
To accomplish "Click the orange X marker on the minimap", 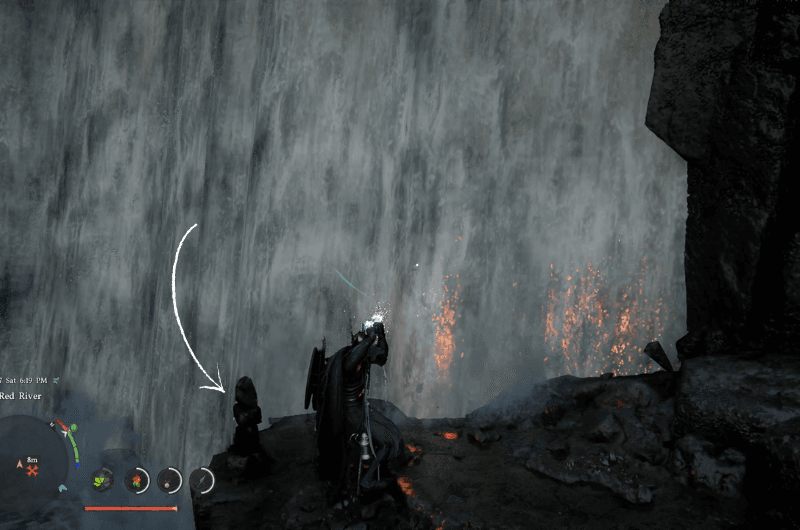I will [x=33, y=470].
